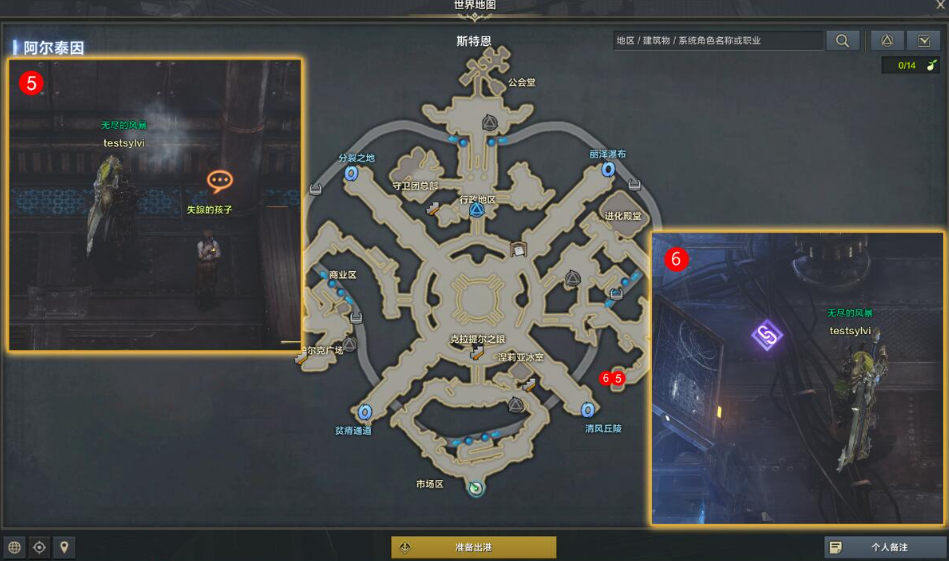This screenshot has height=561, width=949.
Task: Select the green marker at 市场区
Action: click(x=476, y=488)
